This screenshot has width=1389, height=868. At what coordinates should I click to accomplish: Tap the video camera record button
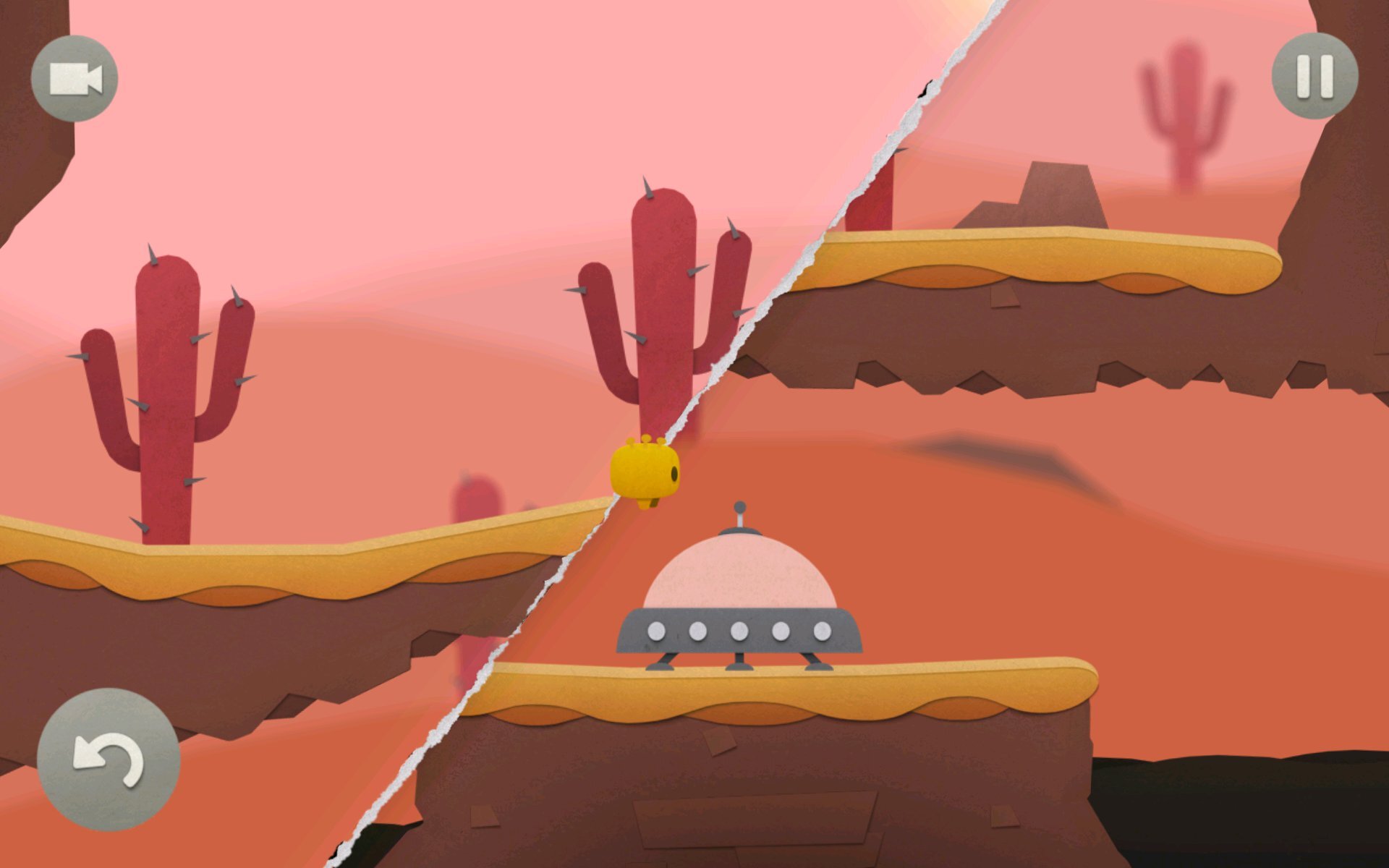pos(75,78)
